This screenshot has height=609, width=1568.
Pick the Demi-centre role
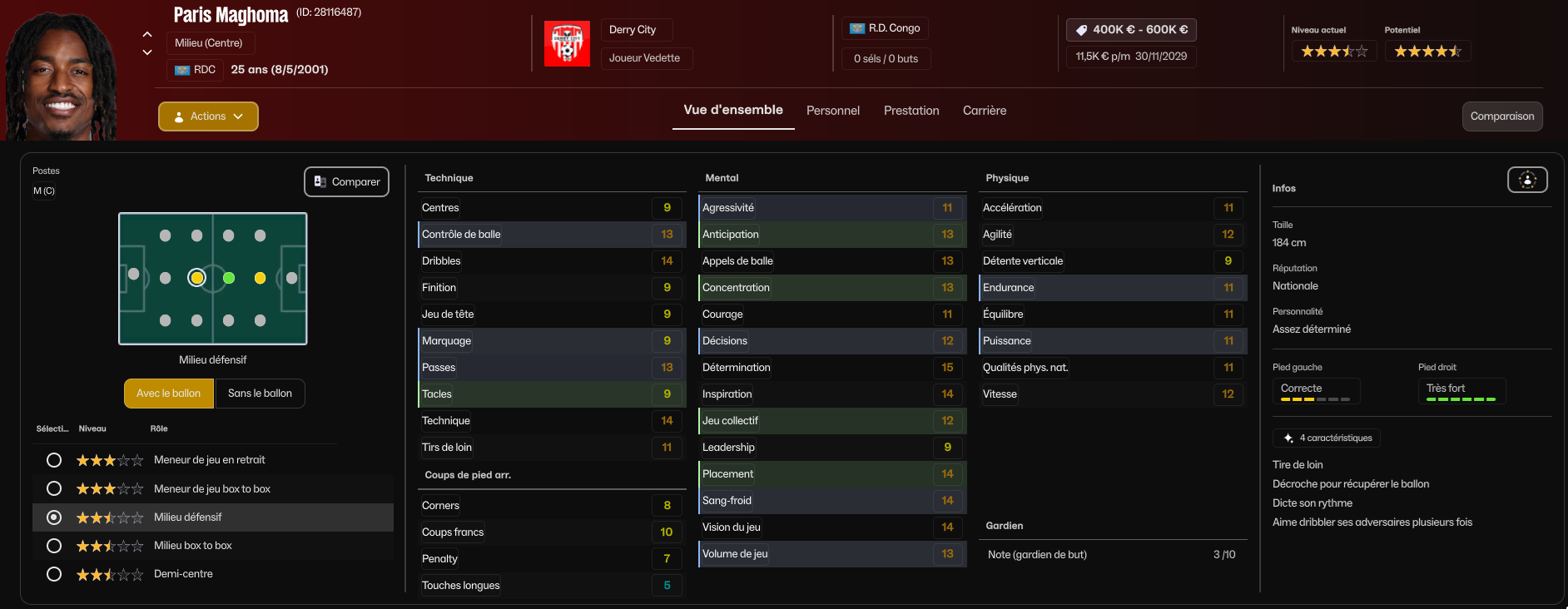pos(54,574)
